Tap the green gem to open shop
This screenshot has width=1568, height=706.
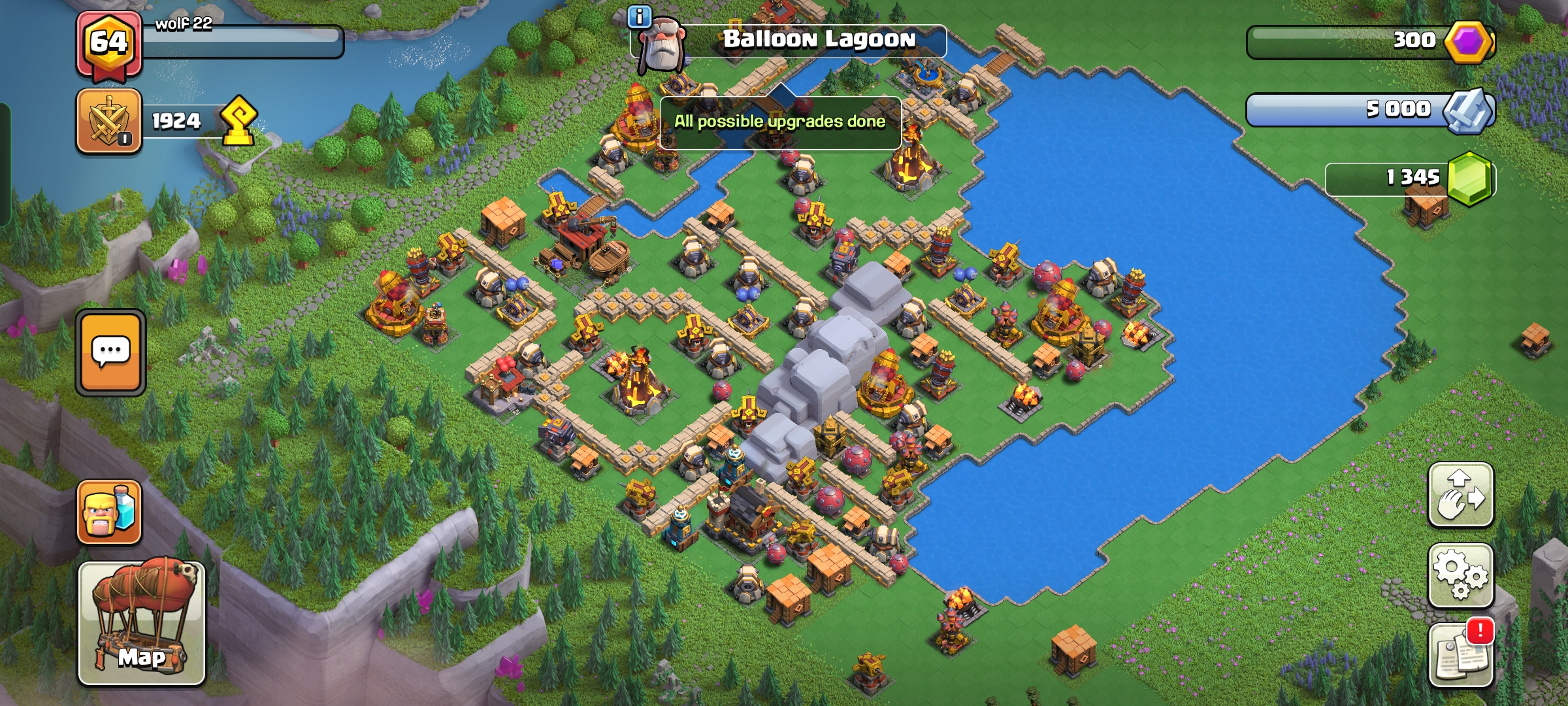click(1469, 178)
